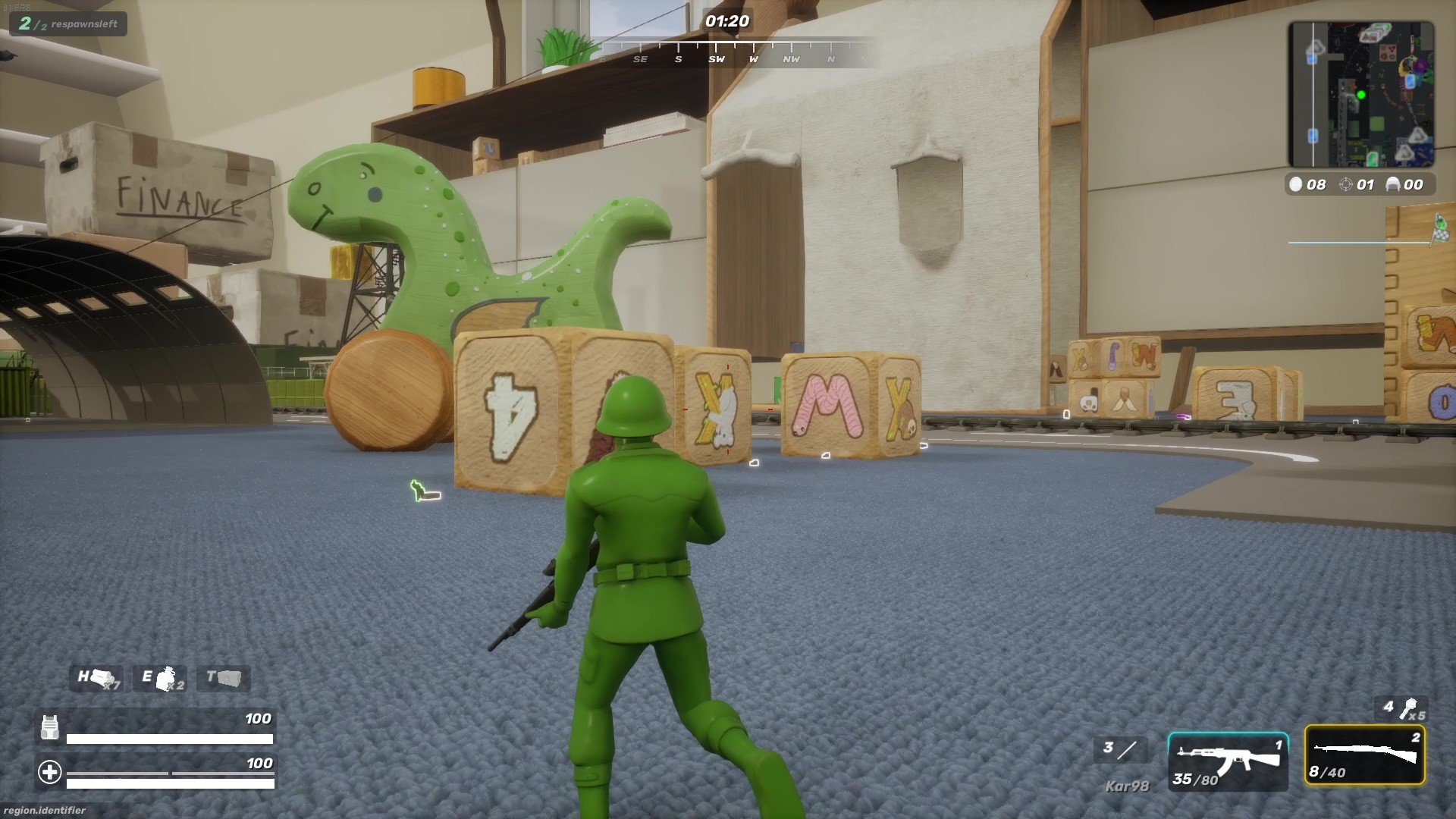
Task: Select the ammo crate in slot T
Action: coord(223,679)
